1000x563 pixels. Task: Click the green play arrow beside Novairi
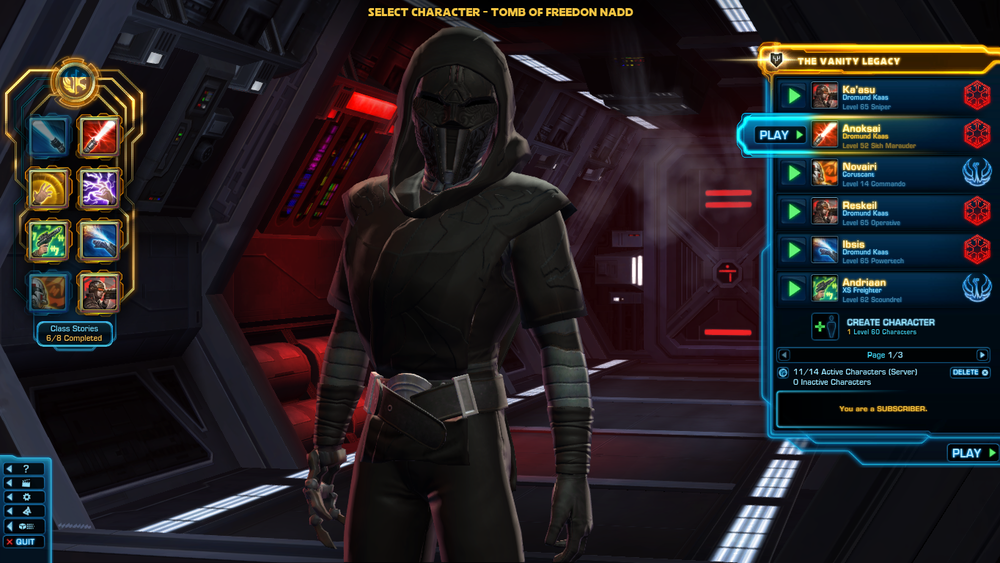point(793,173)
